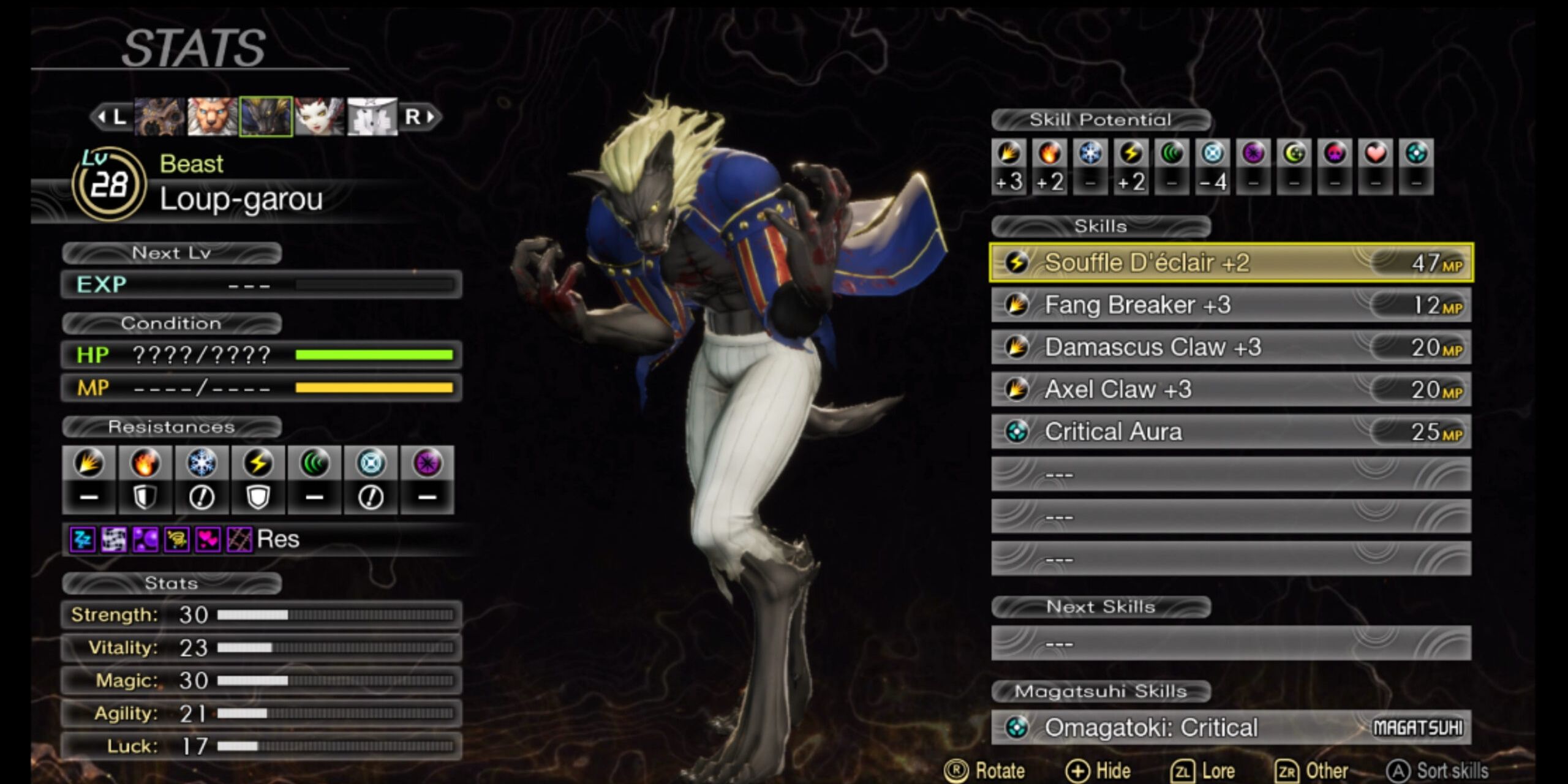Viewport: 1568px width, 784px height.
Task: Select the Souffle D'éclair +2 skill
Action: (1231, 263)
